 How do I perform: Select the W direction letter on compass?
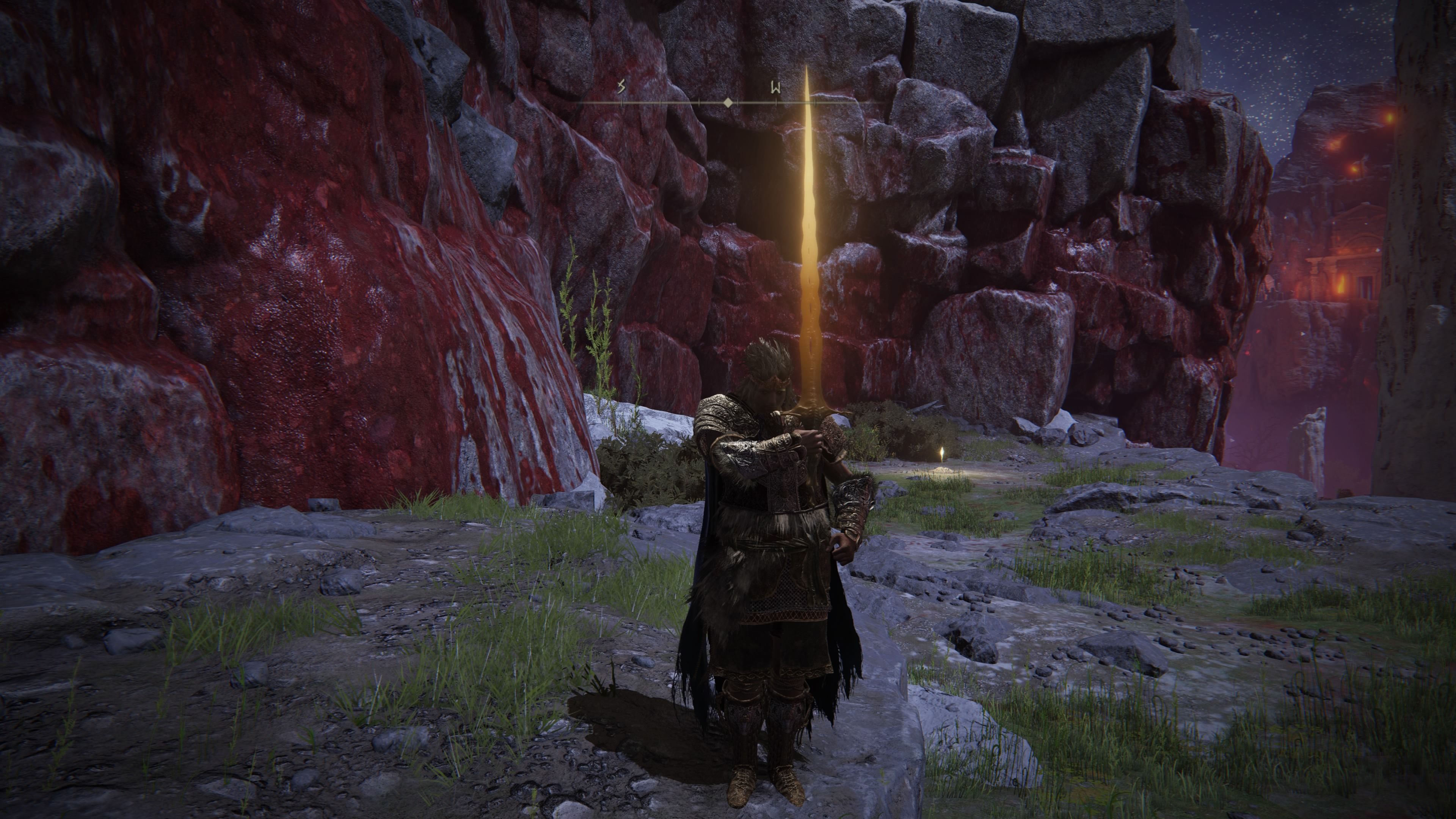coord(775,88)
